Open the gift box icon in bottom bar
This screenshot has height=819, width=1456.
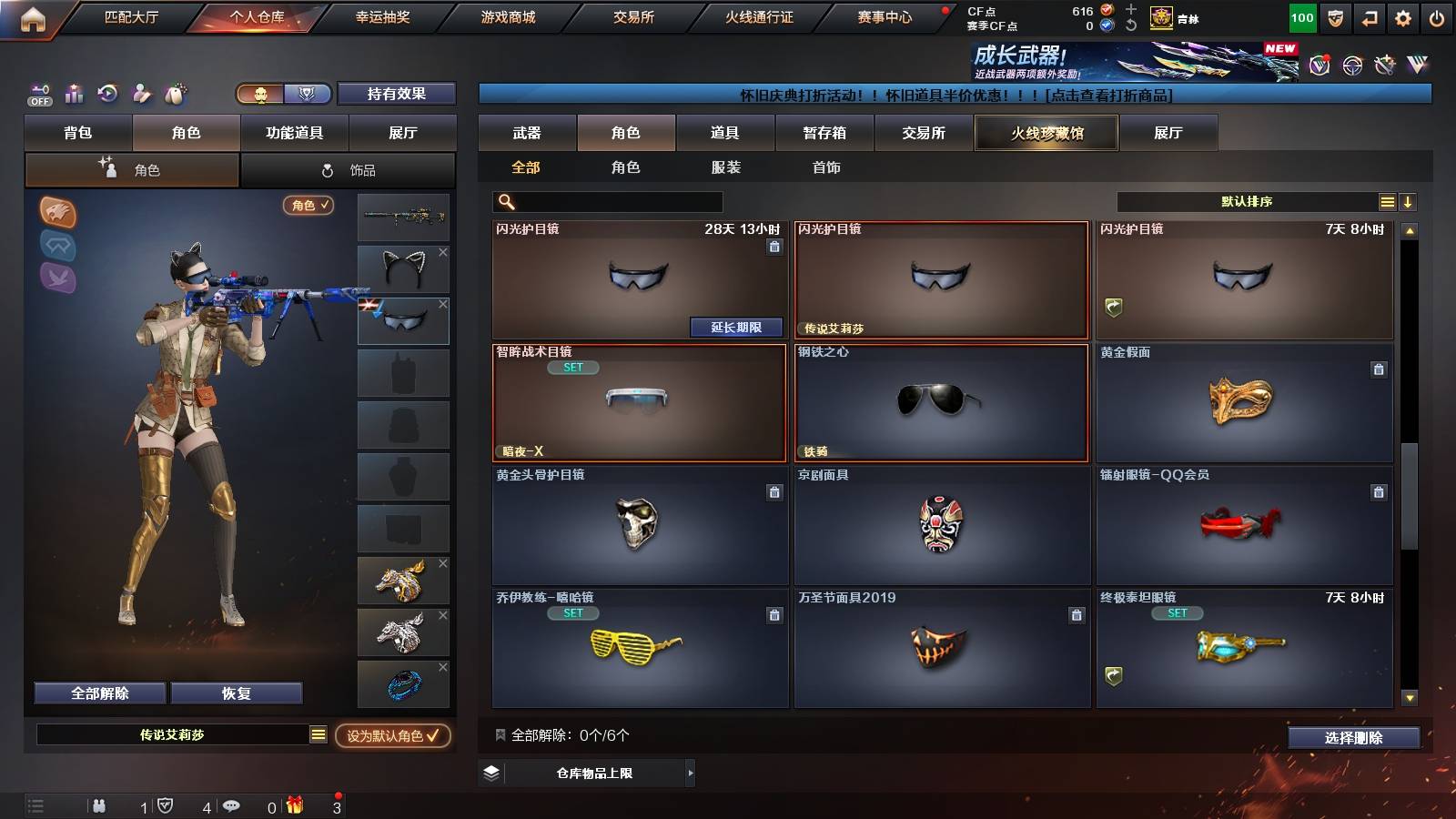click(294, 804)
